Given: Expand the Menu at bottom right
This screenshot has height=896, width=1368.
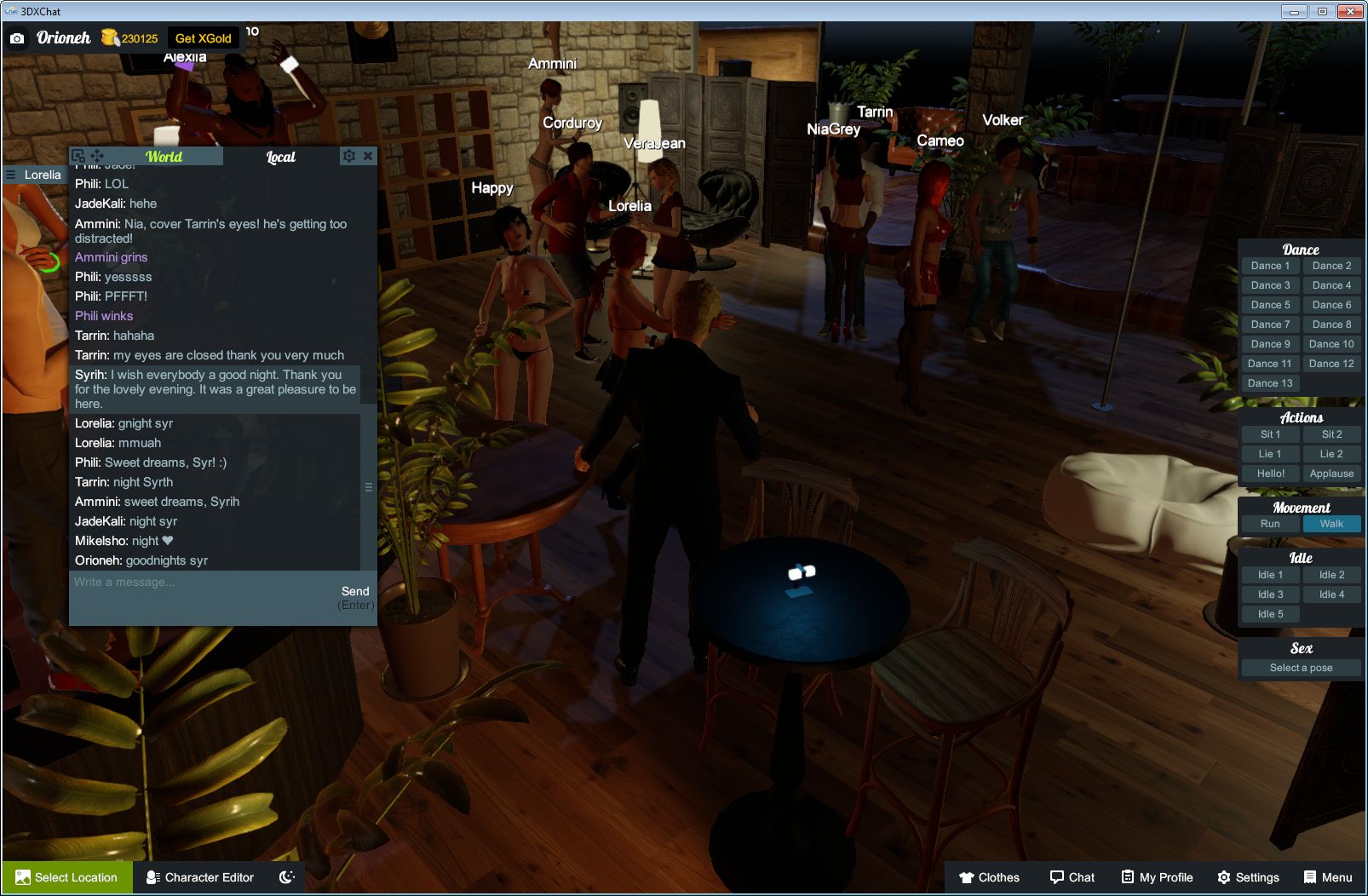Looking at the screenshot, I should [x=1326, y=876].
